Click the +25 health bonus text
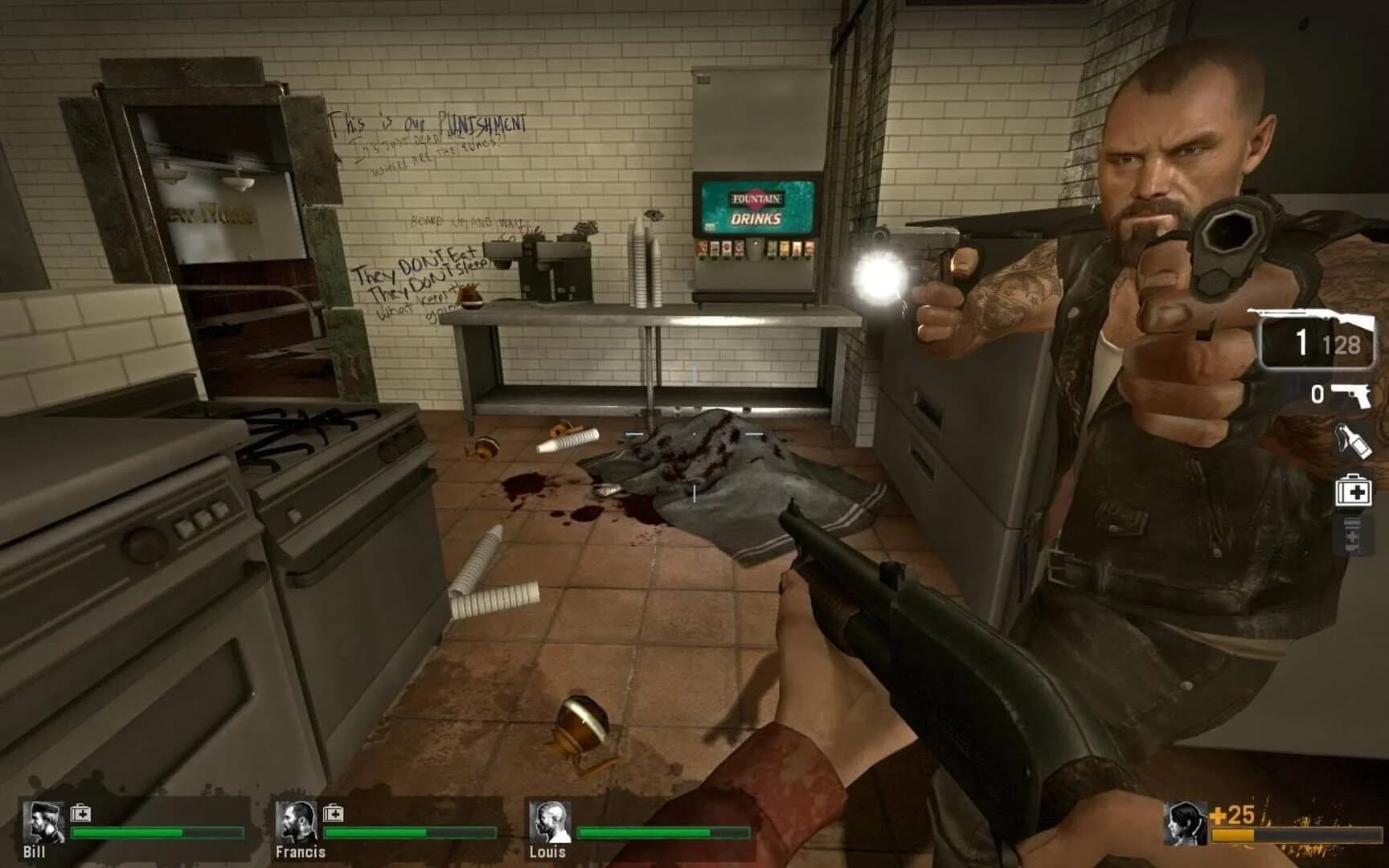Image resolution: width=1389 pixels, height=868 pixels. 1231,813
